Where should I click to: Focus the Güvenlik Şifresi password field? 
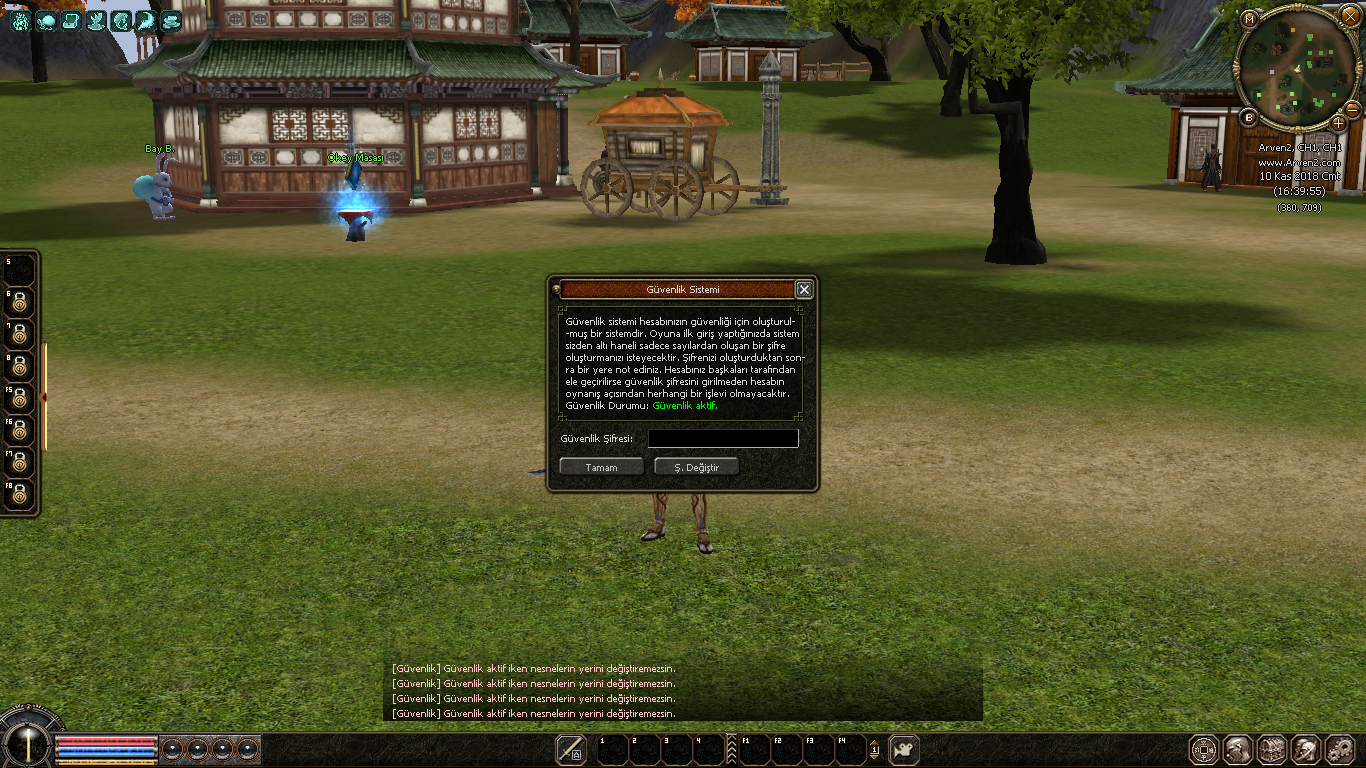723,439
